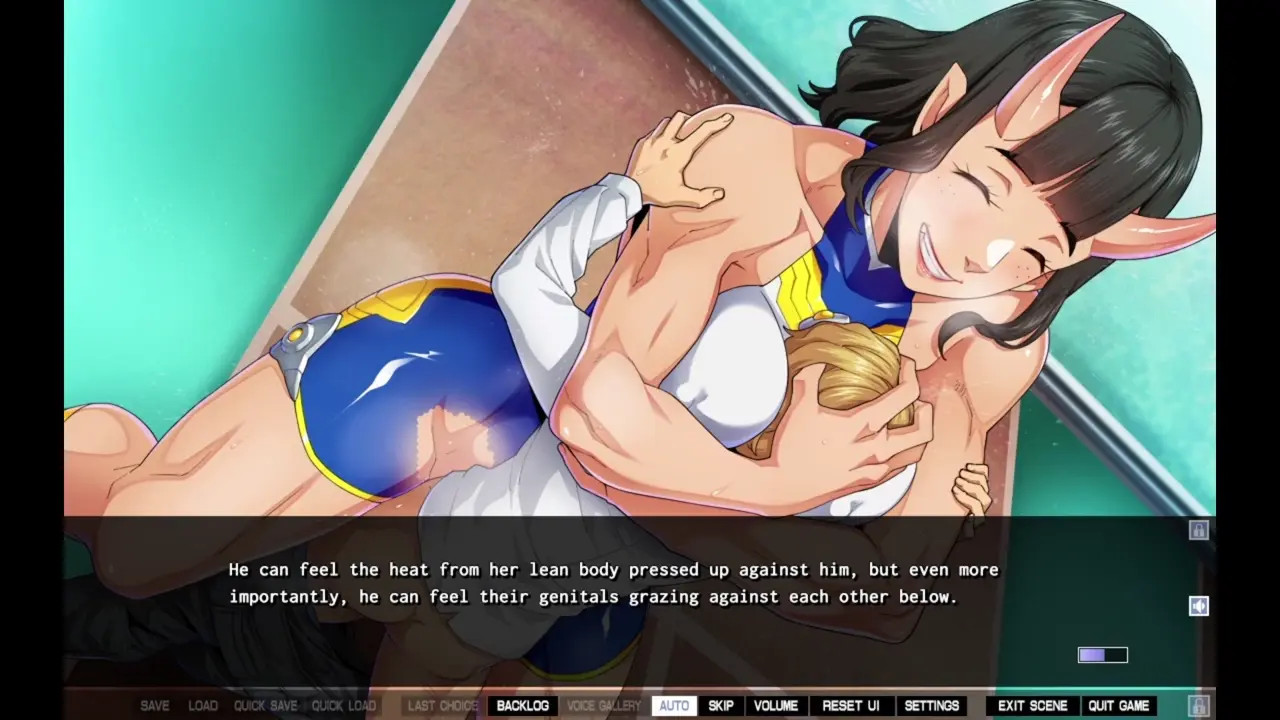Screen dimensions: 1280x720
Task: Open the Settings menu
Action: tap(932, 706)
